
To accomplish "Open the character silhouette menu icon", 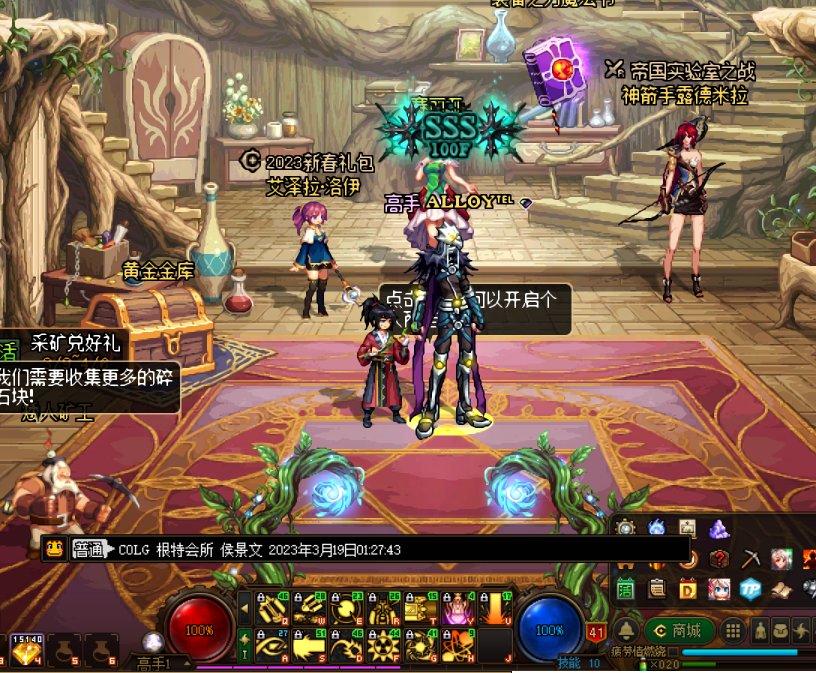I will pyautogui.click(x=760, y=631).
